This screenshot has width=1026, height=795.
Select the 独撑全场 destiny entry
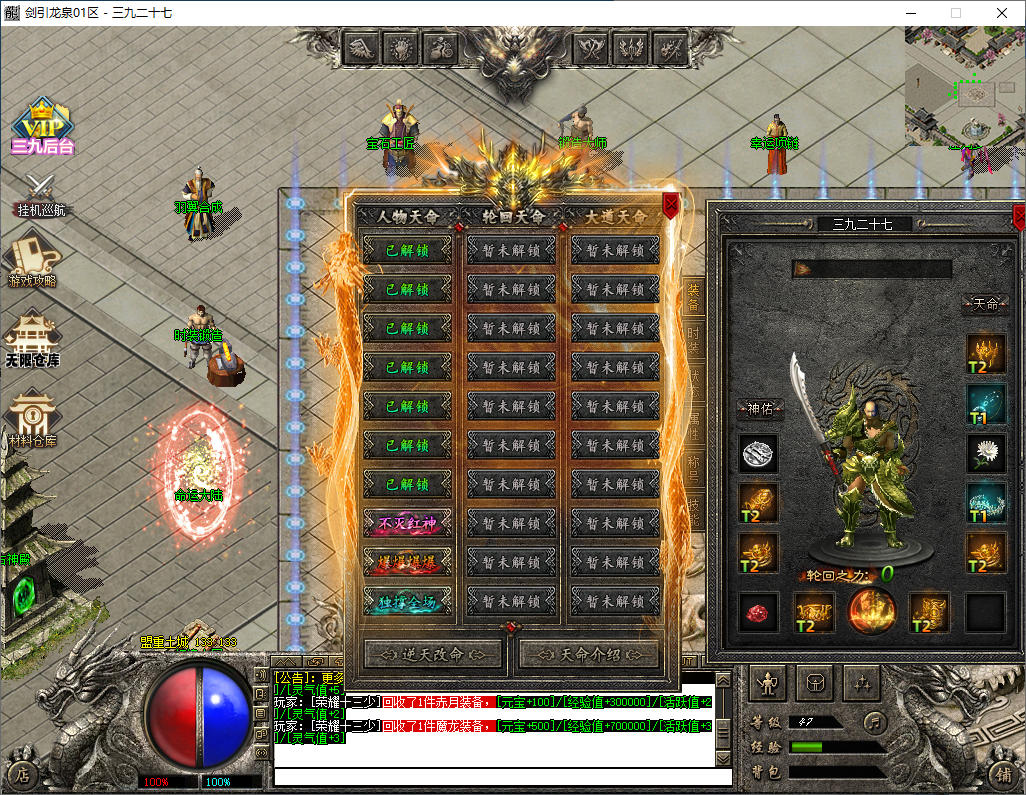(x=407, y=601)
